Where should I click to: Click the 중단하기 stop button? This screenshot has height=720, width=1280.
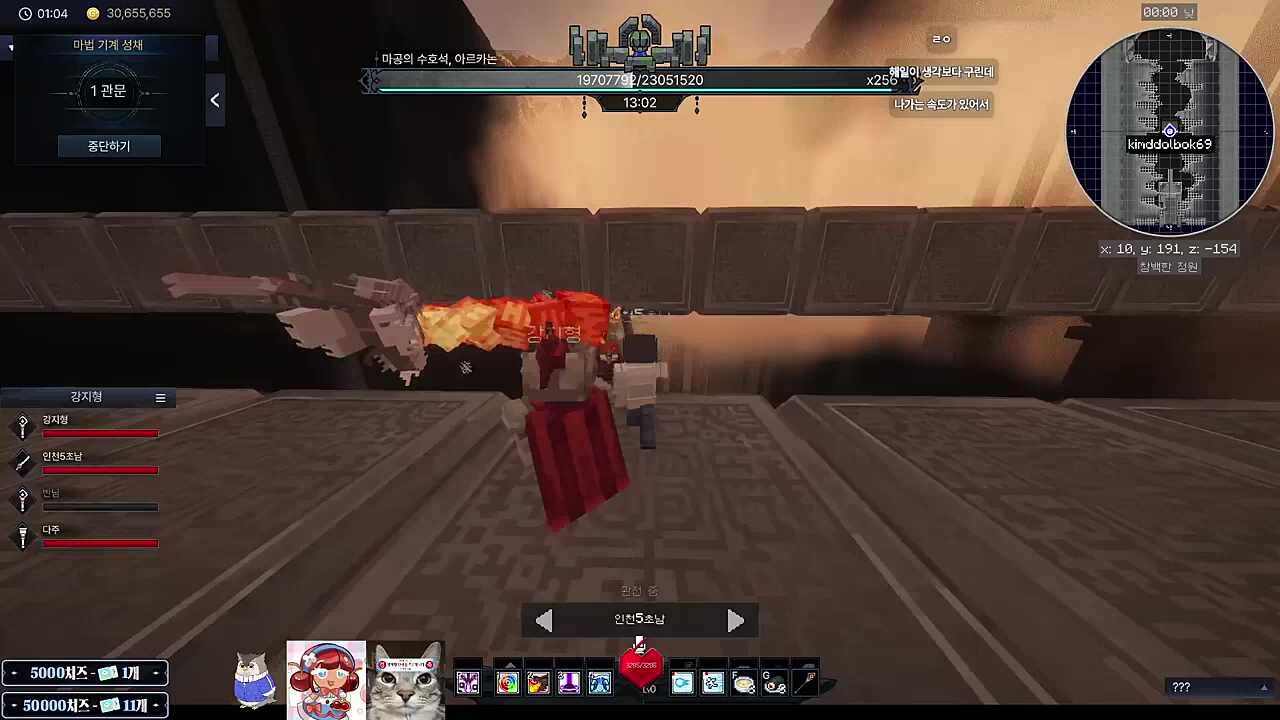(109, 146)
